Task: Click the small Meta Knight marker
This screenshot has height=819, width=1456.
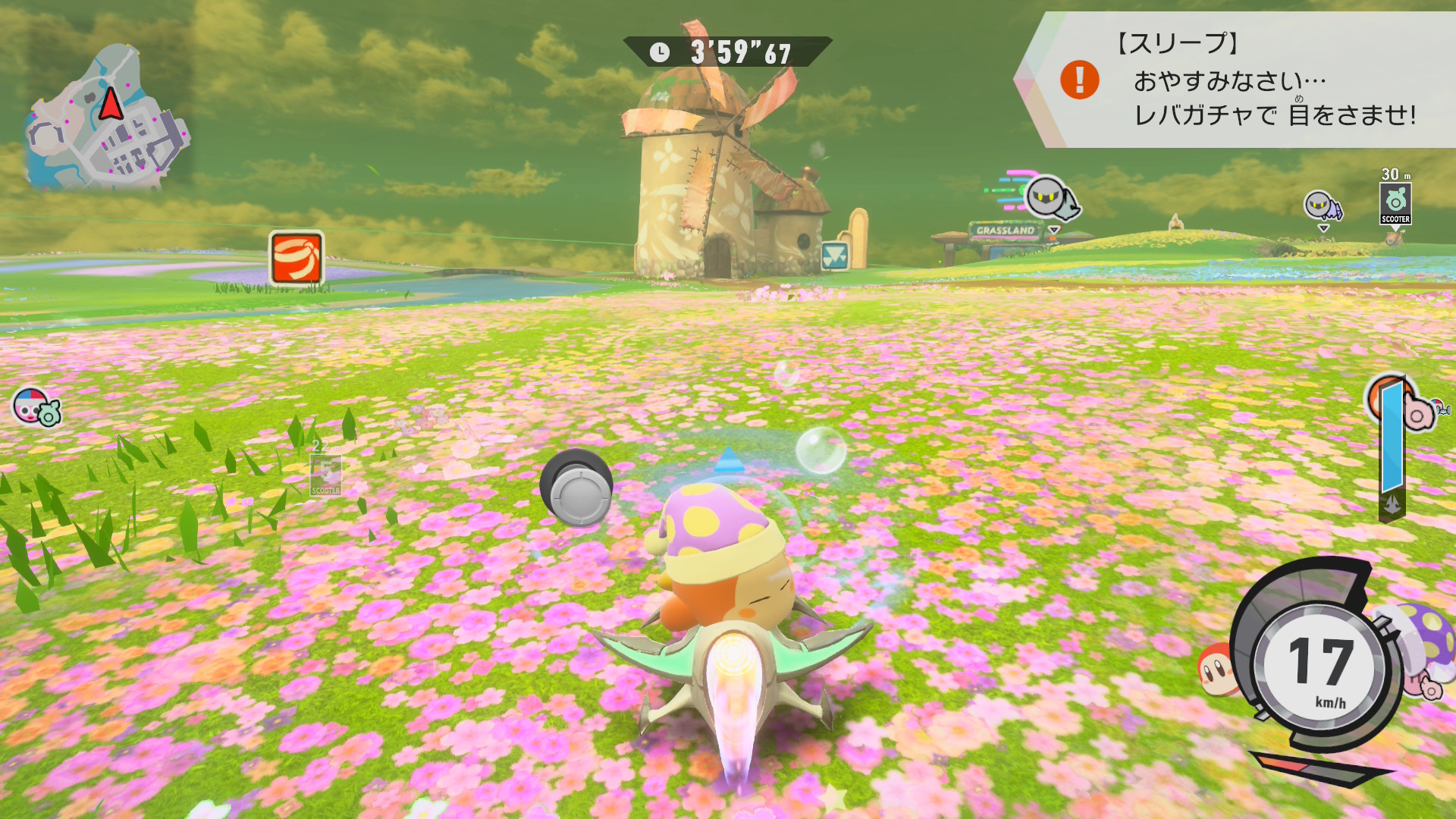Action: [1321, 206]
